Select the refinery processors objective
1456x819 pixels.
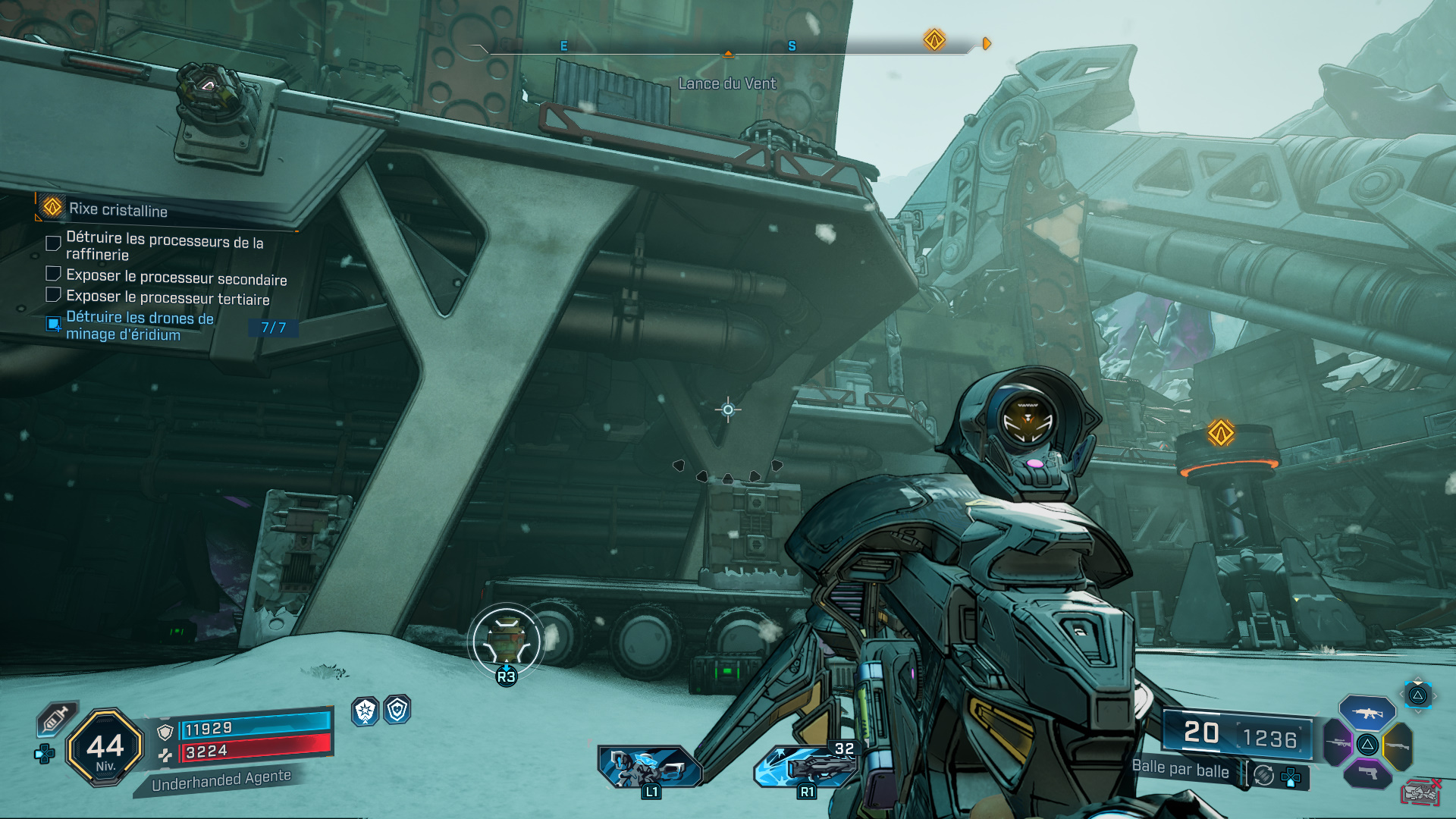[x=164, y=246]
